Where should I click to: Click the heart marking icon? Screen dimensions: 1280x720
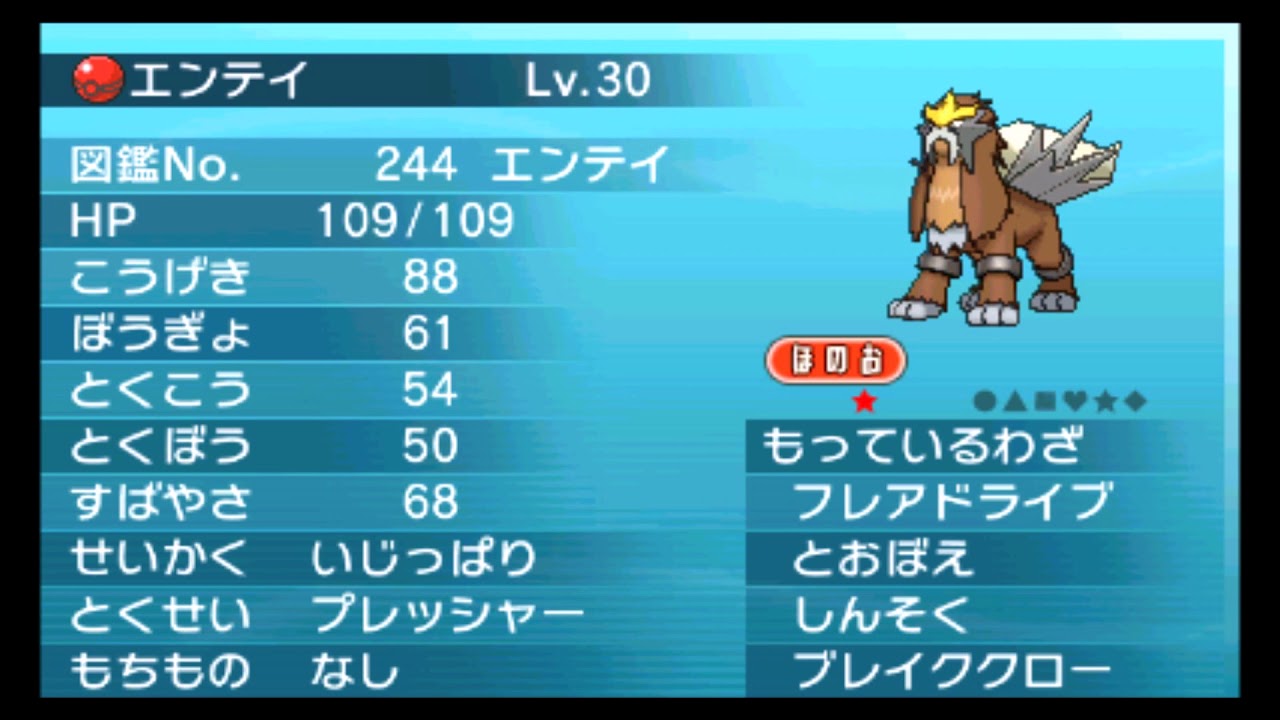click(1074, 400)
